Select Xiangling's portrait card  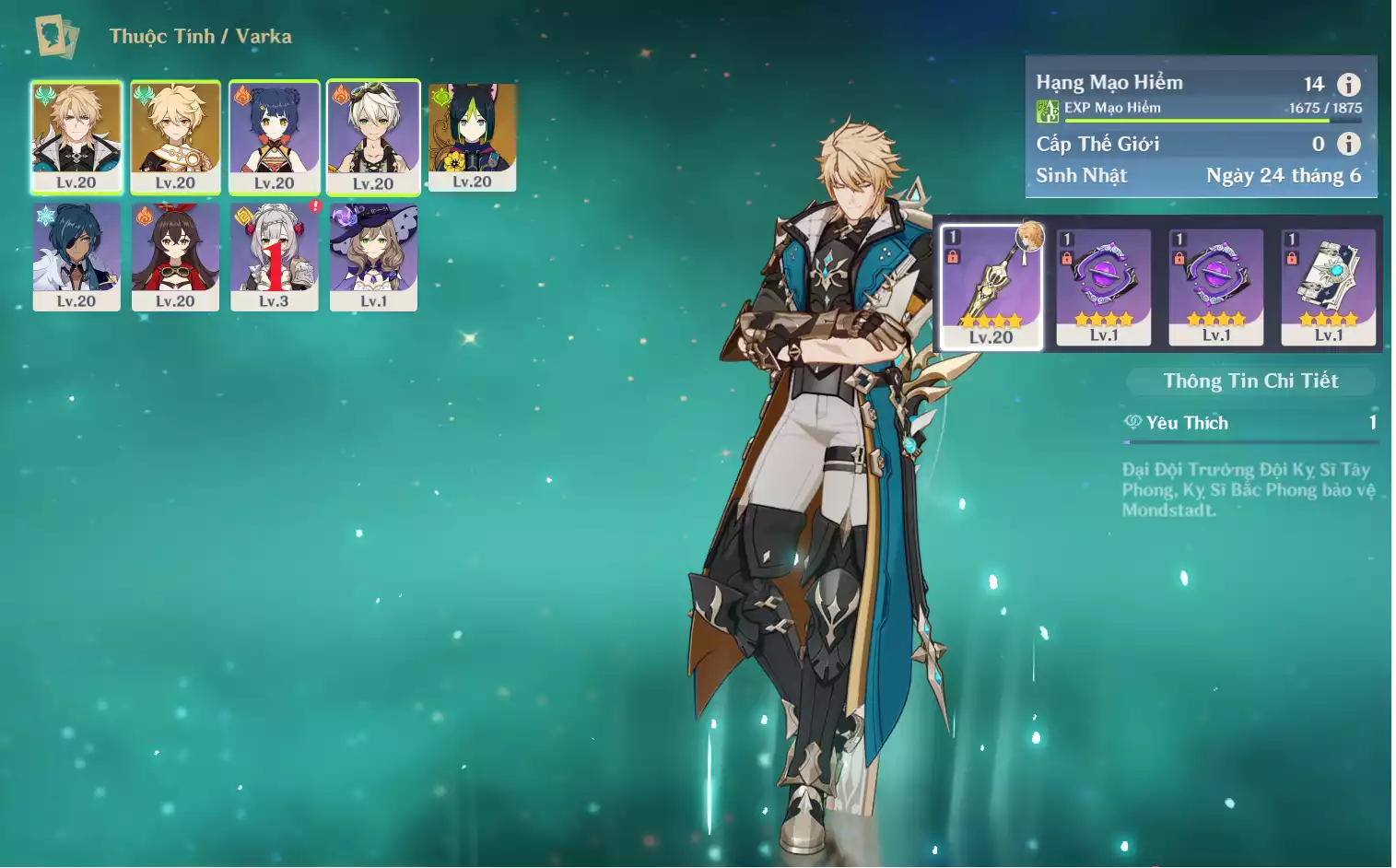pos(274,136)
